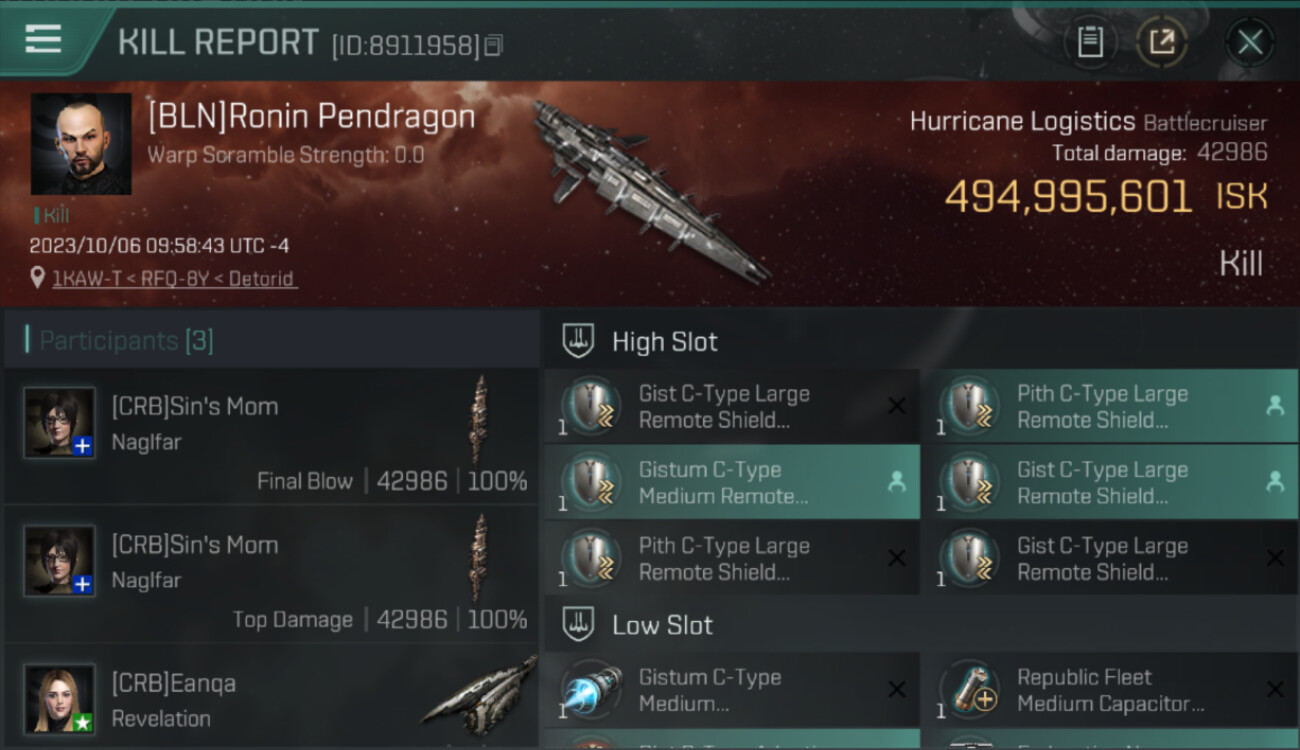The width and height of the screenshot is (1300, 750).
Task: Open the hamburger menu
Action: click(x=43, y=40)
